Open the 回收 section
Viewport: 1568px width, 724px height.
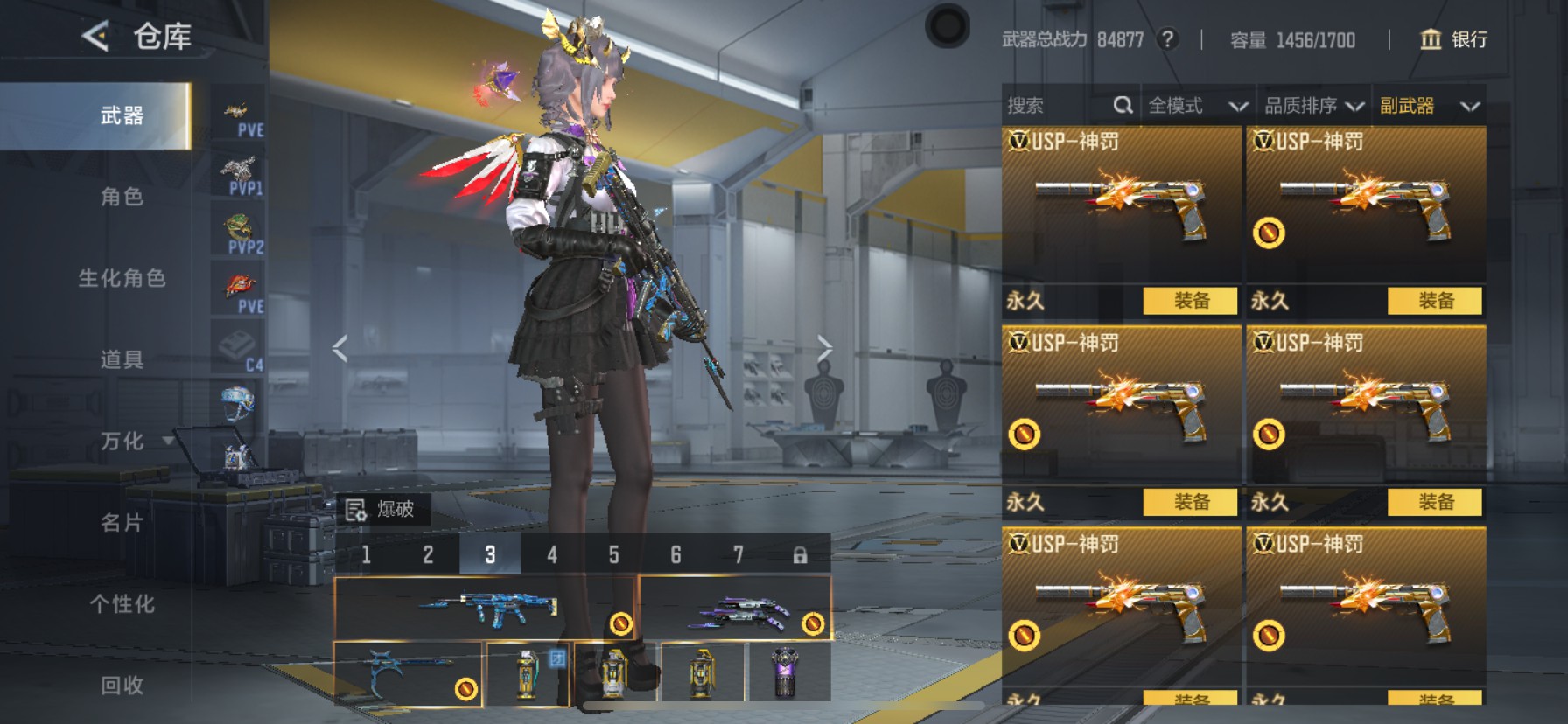point(122,686)
